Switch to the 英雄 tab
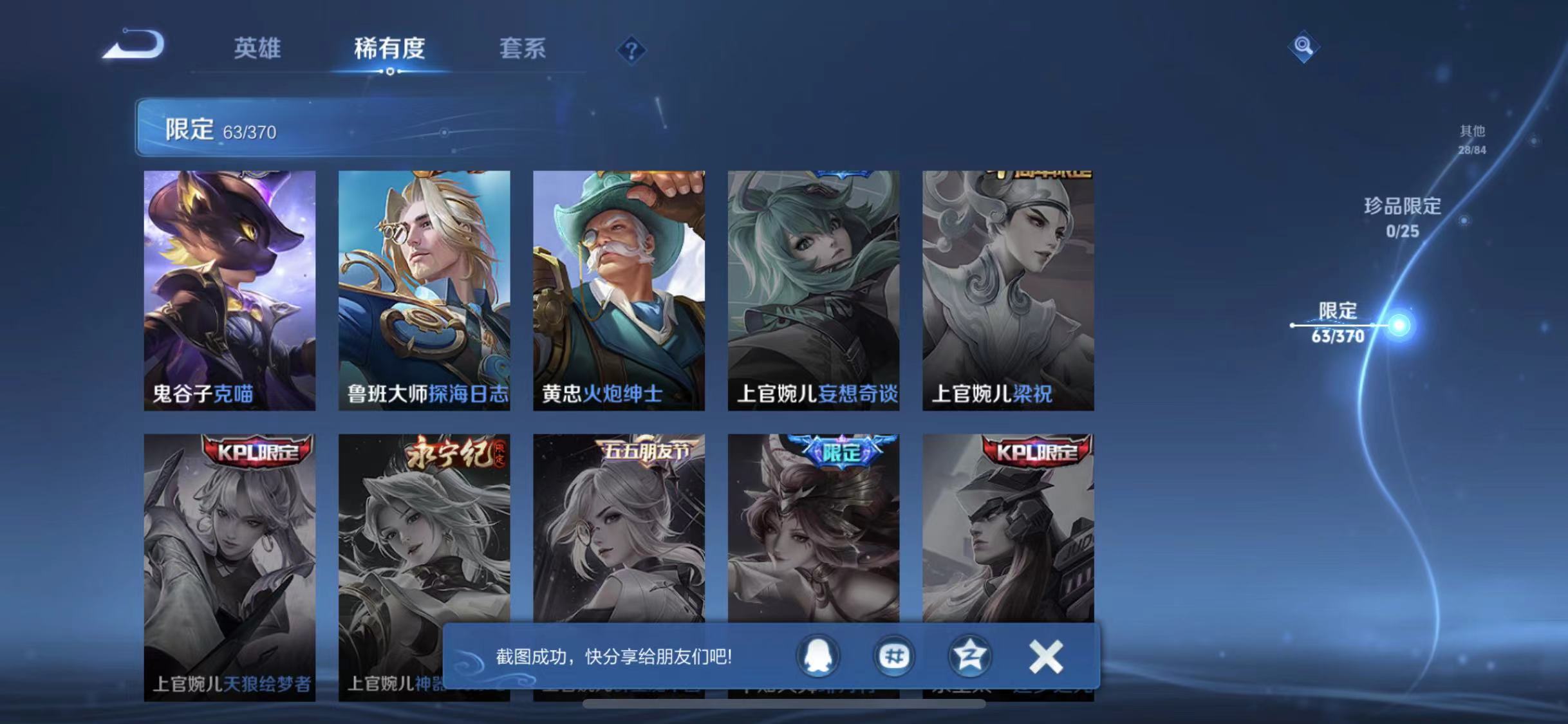The height and width of the screenshot is (724, 1568). [x=256, y=49]
